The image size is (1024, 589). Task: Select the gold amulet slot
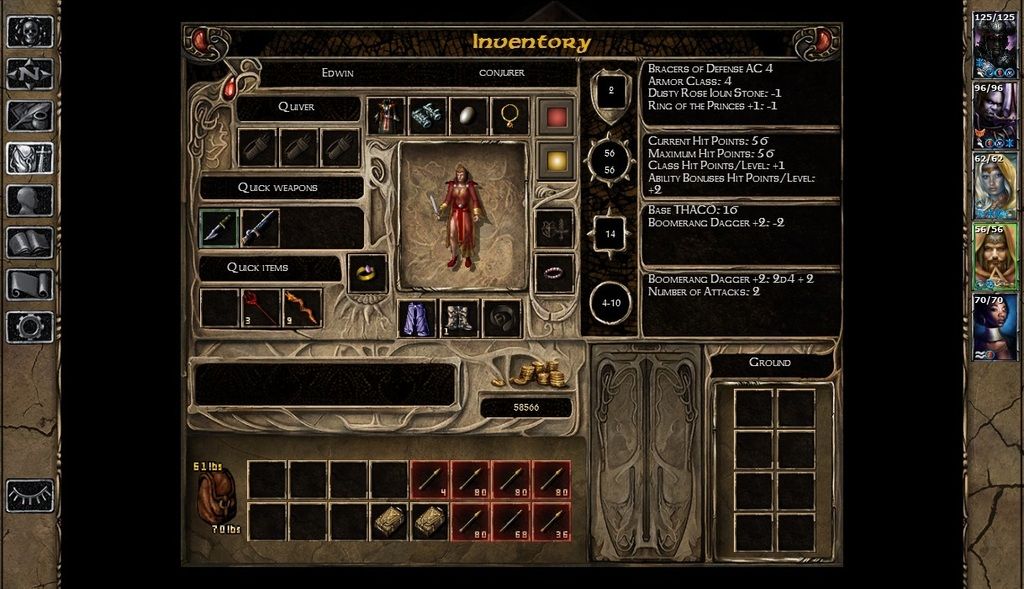[x=510, y=116]
